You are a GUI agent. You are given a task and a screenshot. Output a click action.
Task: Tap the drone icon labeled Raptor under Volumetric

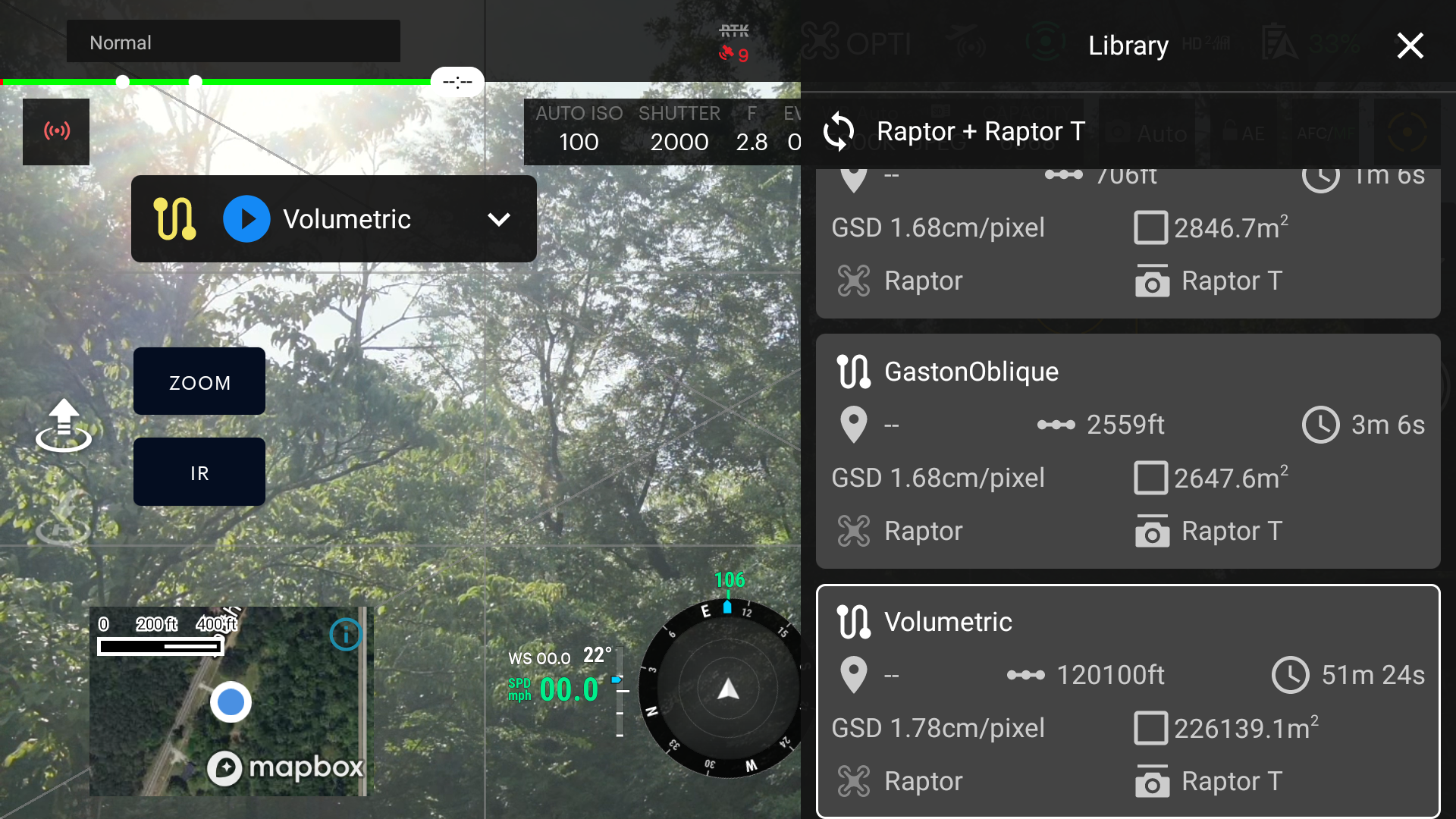tap(855, 780)
